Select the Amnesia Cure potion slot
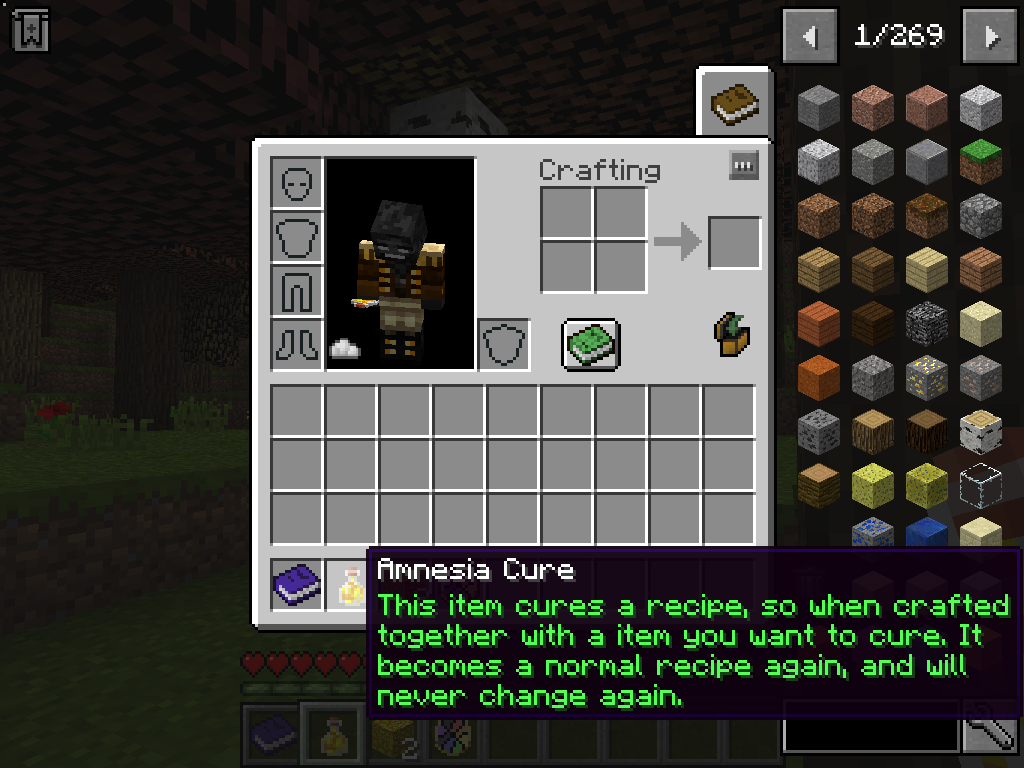Image resolution: width=1024 pixels, height=768 pixels. pyautogui.click(x=349, y=585)
